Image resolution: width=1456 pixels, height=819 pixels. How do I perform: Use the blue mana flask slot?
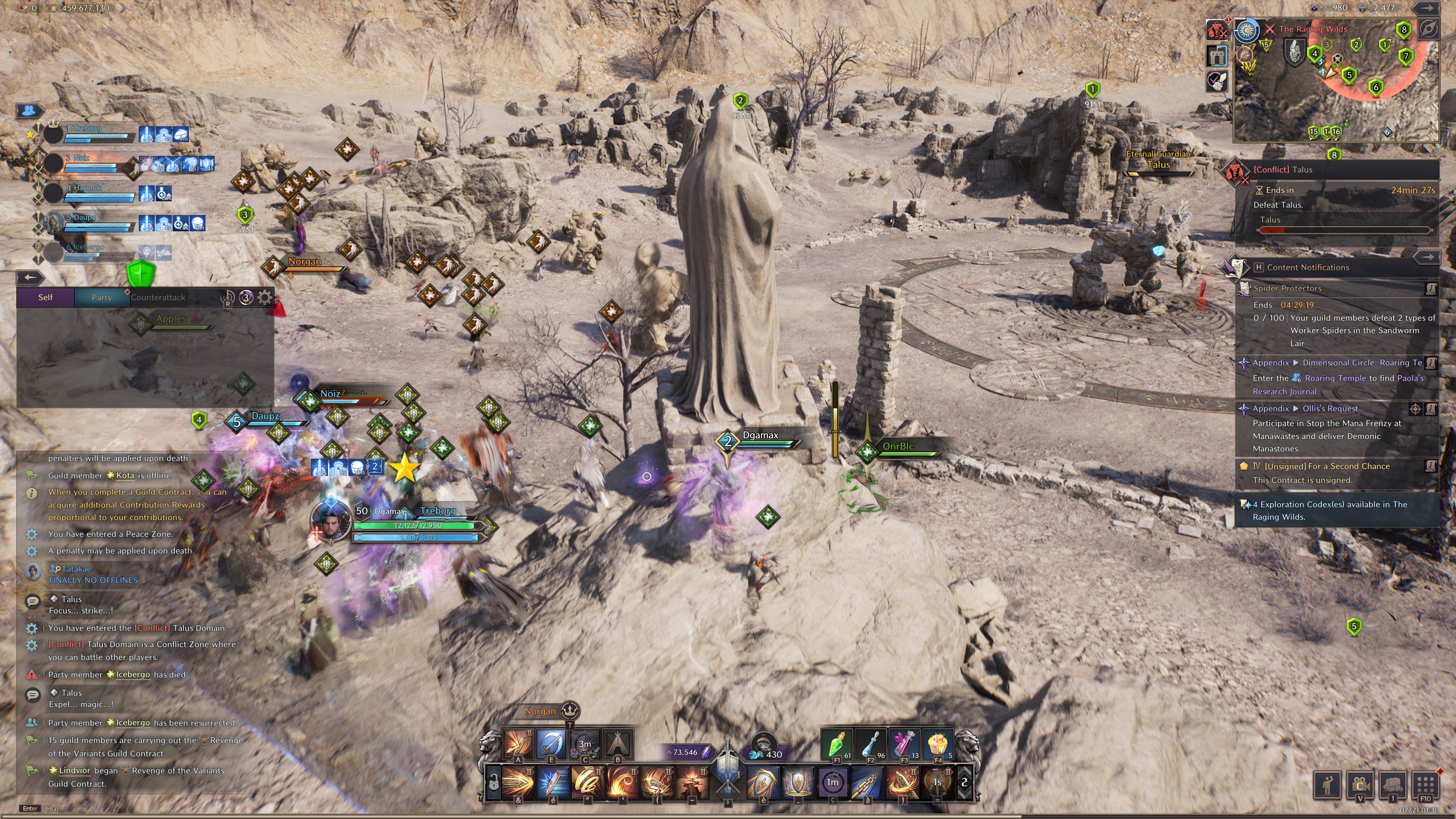[870, 744]
